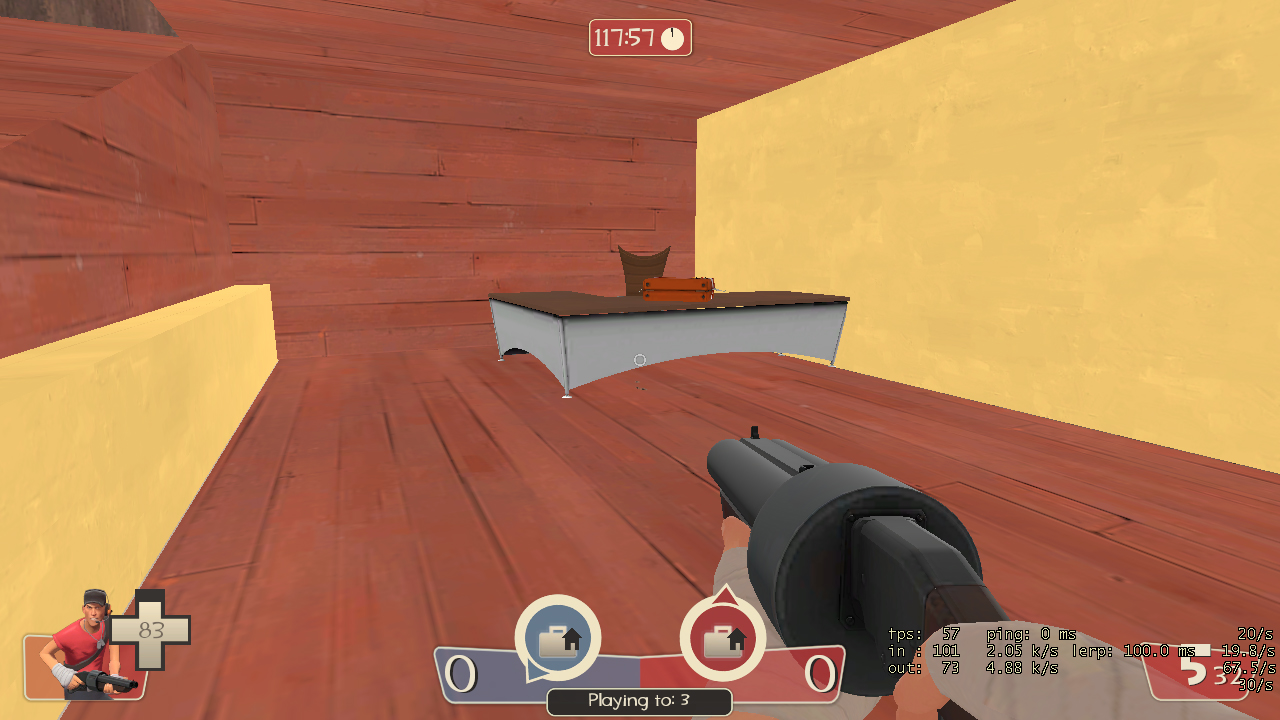Click the Playing to: 3 label
The width and height of the screenshot is (1280, 720).
(x=639, y=702)
